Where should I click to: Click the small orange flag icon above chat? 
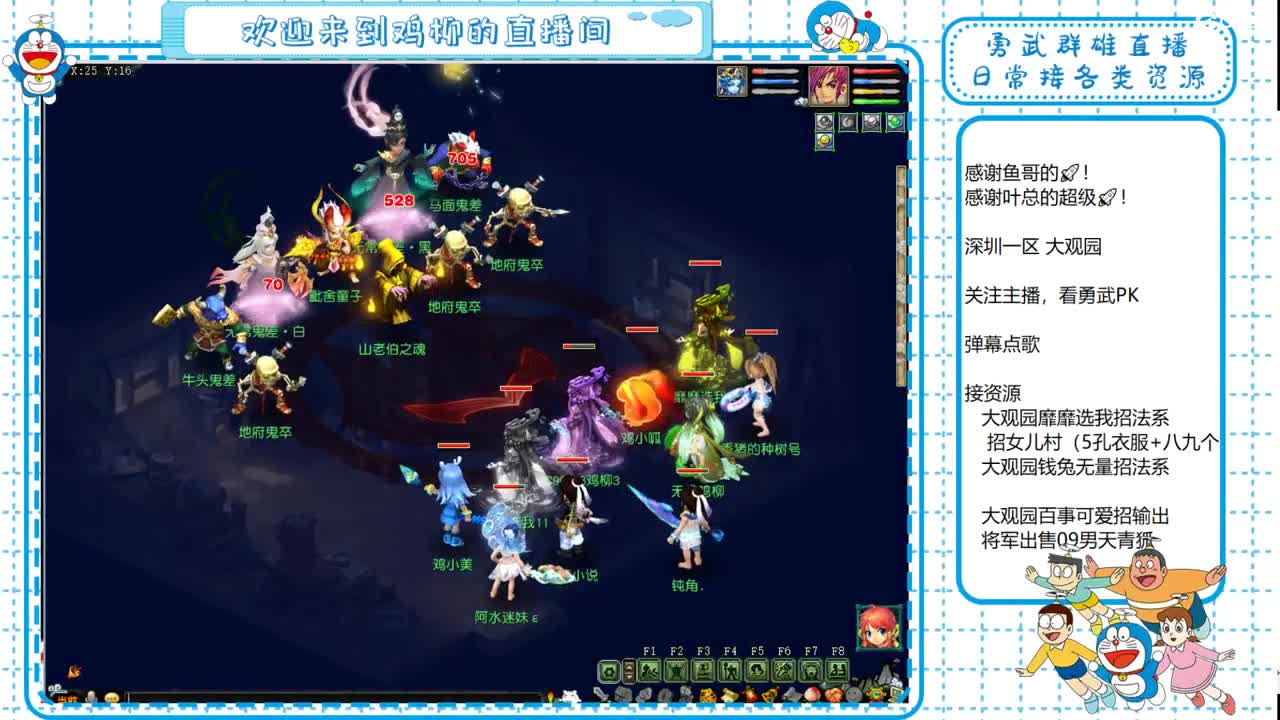click(x=73, y=672)
